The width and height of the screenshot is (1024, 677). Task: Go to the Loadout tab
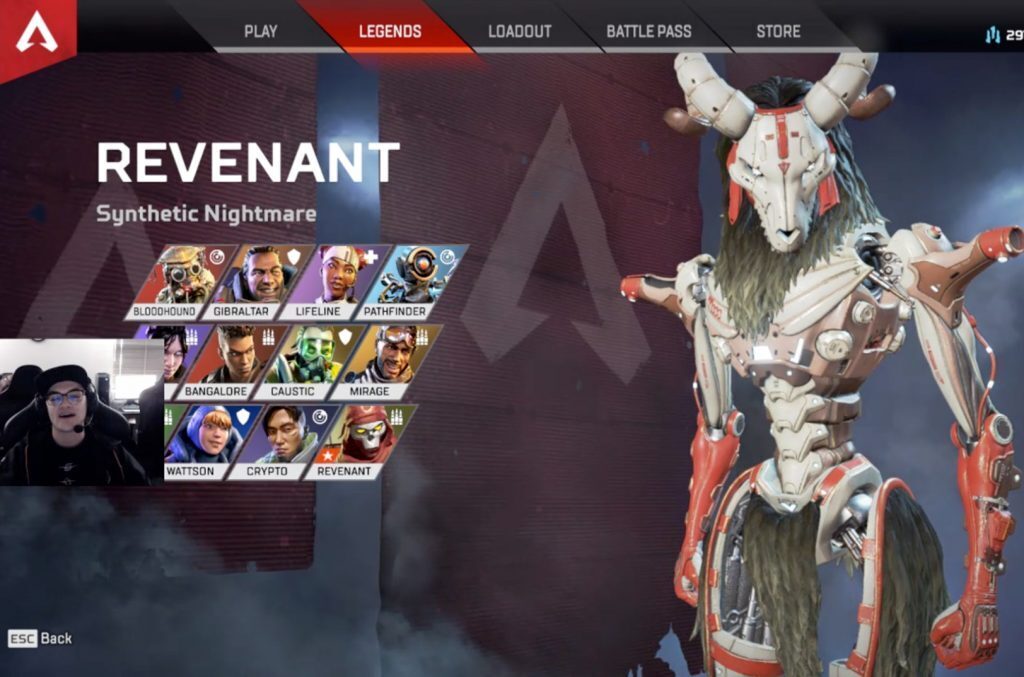pyautogui.click(x=519, y=31)
